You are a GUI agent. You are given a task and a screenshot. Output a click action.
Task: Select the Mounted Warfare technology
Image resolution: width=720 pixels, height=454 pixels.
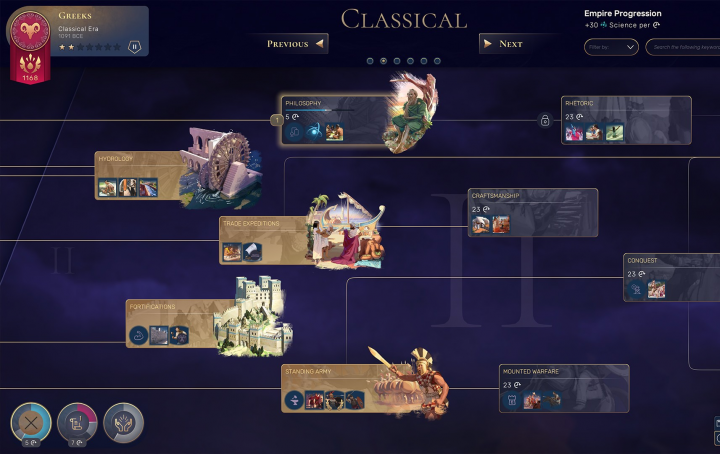tap(564, 388)
